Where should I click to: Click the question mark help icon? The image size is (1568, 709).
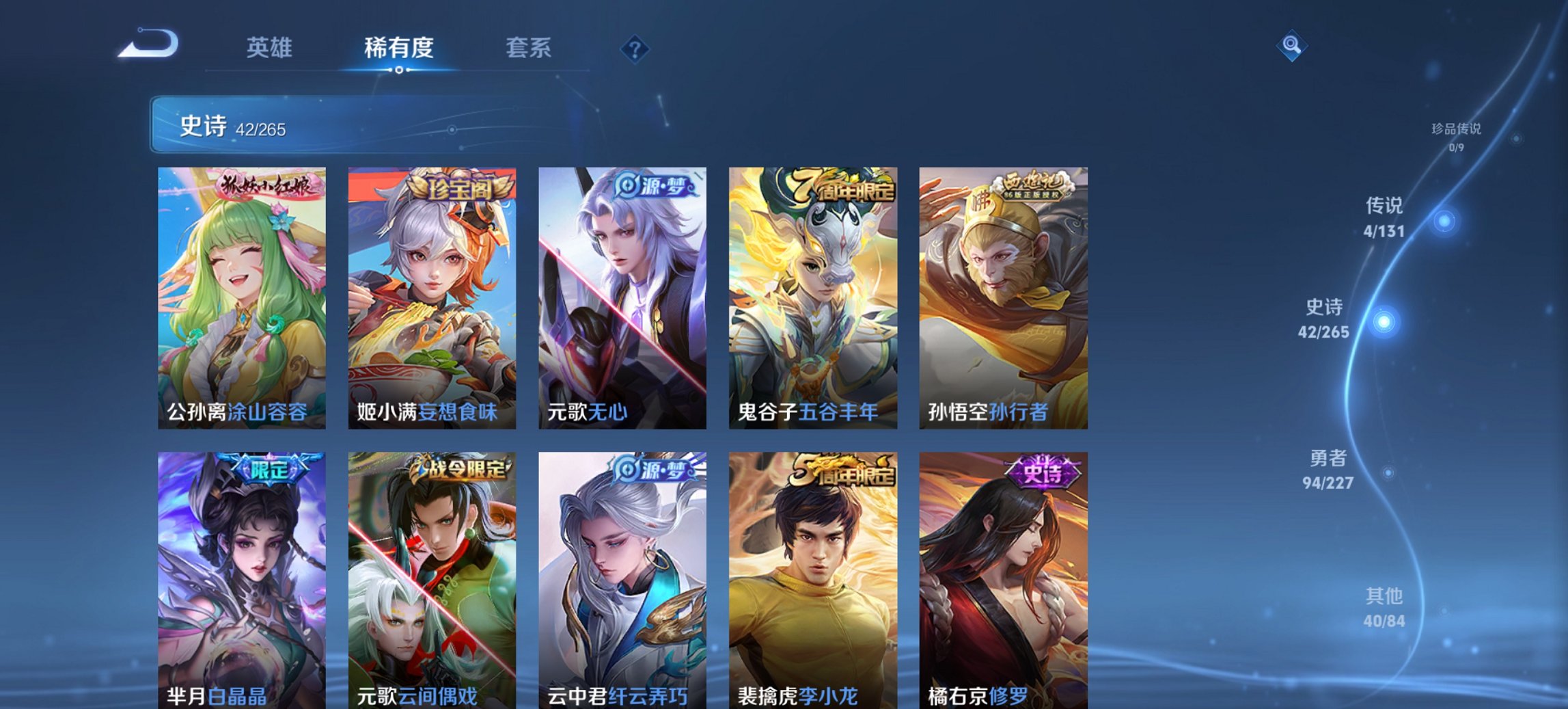coord(635,49)
